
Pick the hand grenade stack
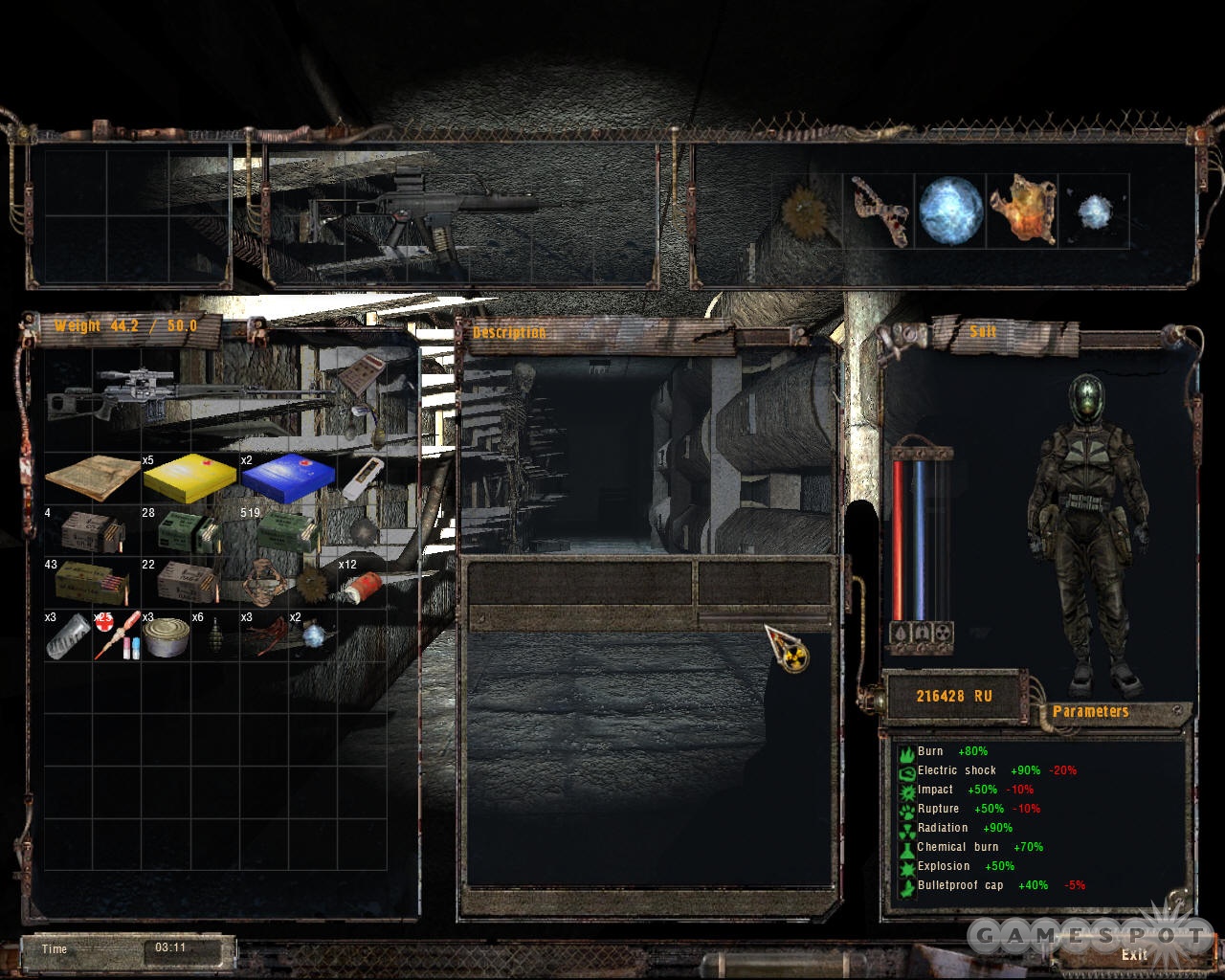point(214,637)
